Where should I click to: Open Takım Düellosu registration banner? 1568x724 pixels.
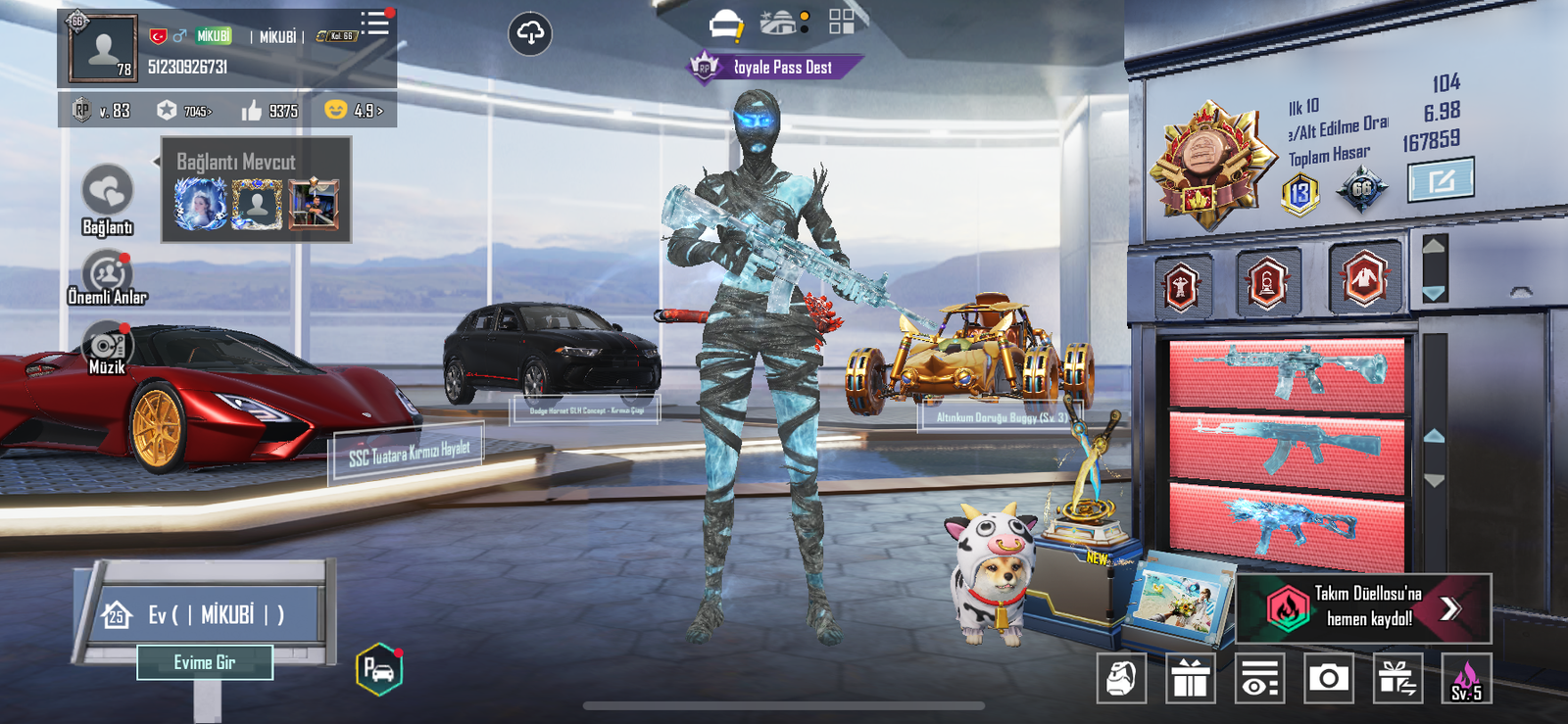click(x=1364, y=607)
